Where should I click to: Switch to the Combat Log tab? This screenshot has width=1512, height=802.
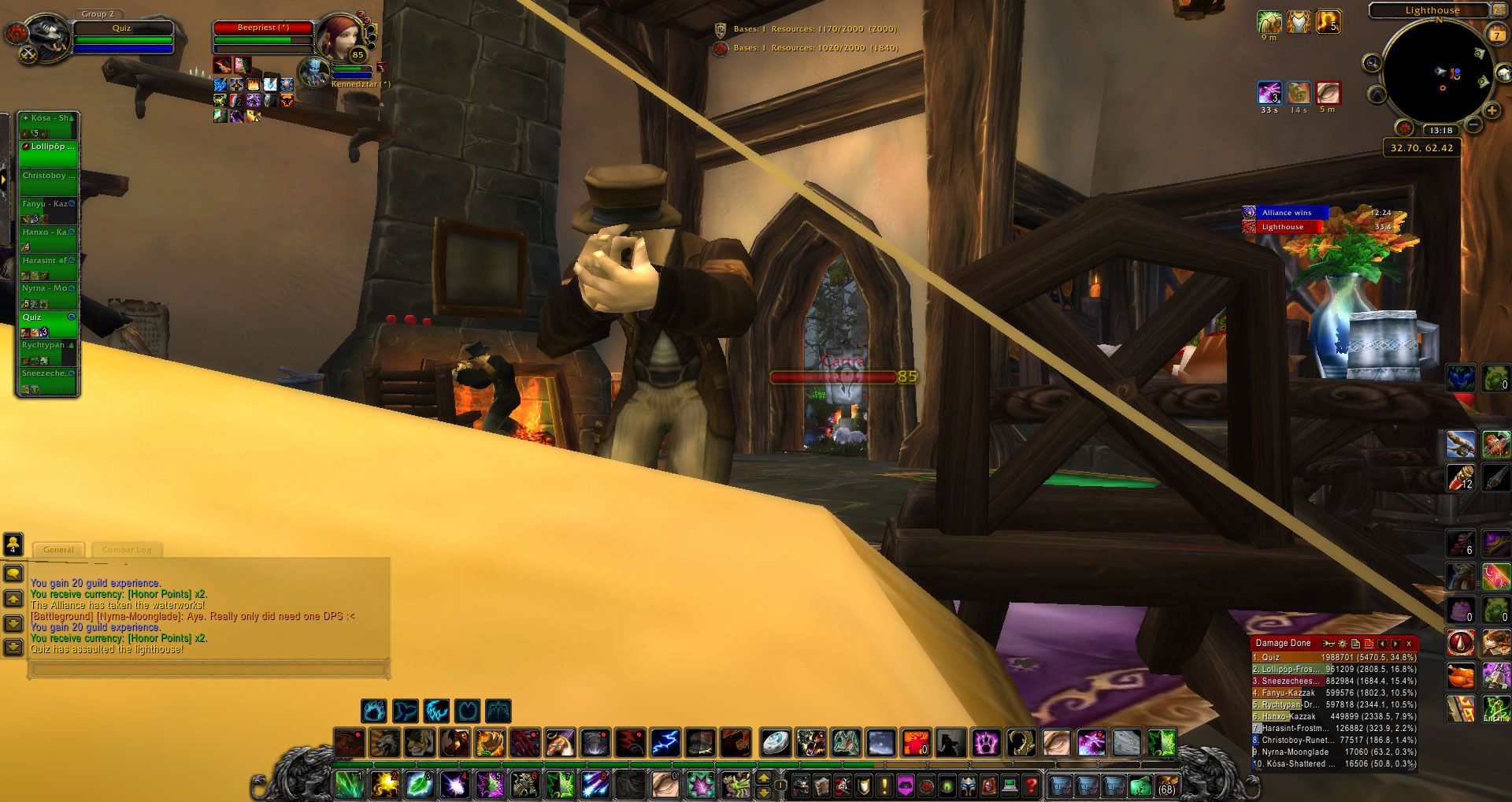point(127,550)
